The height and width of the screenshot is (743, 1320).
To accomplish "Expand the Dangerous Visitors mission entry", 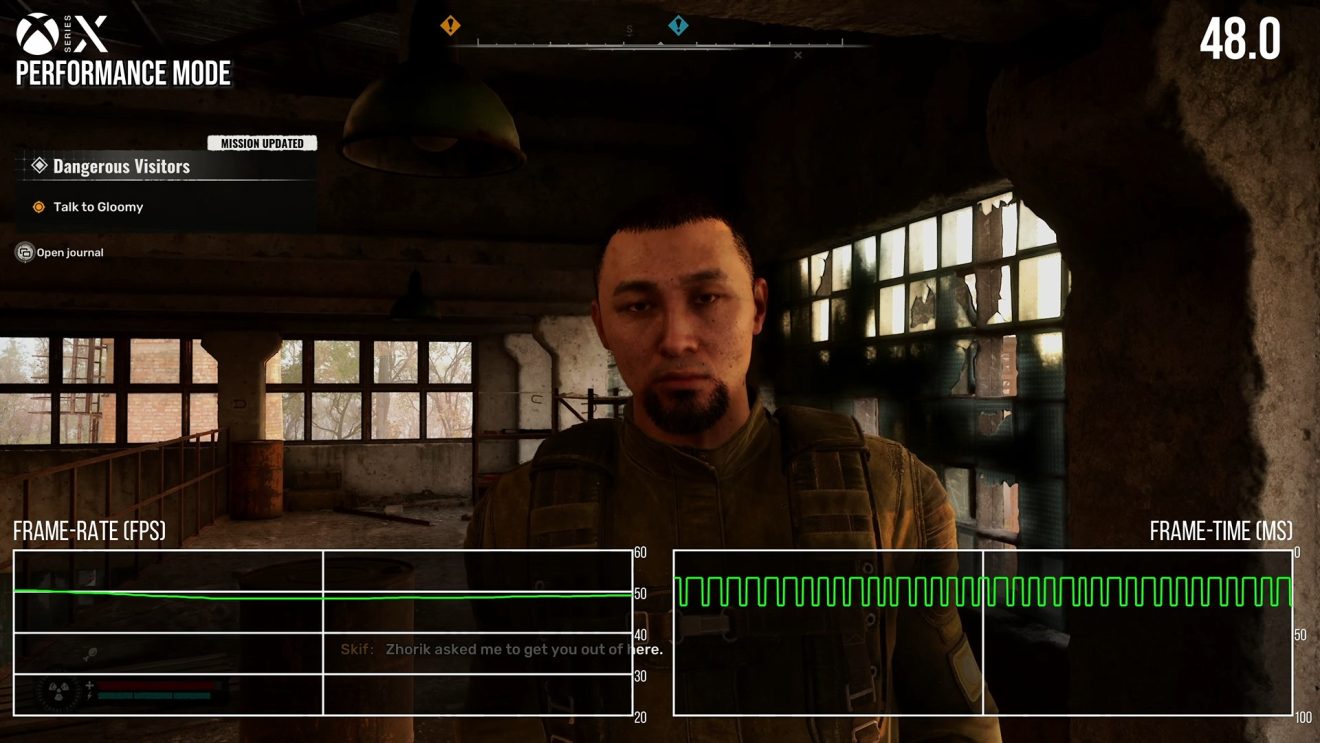I will point(120,165).
